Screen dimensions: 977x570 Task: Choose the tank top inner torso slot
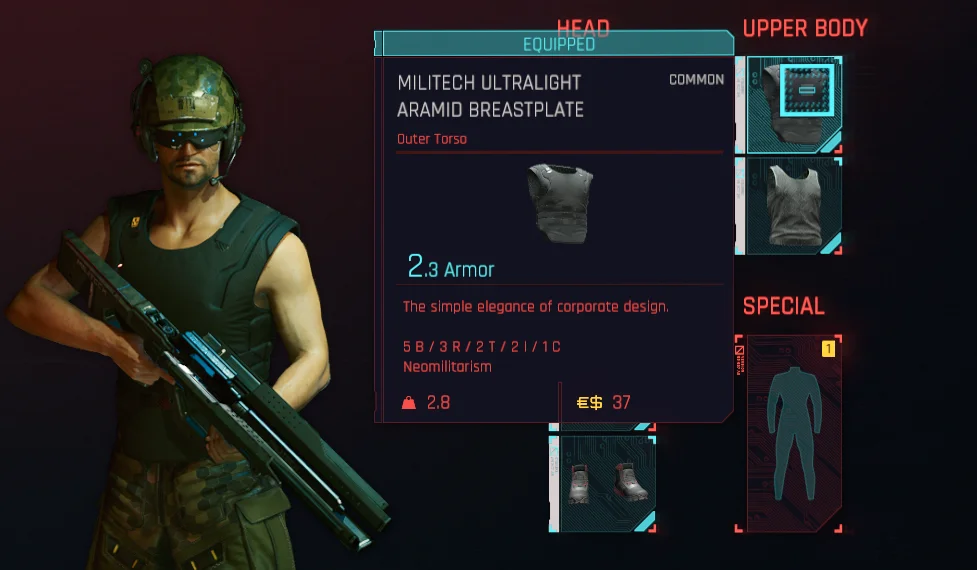790,206
